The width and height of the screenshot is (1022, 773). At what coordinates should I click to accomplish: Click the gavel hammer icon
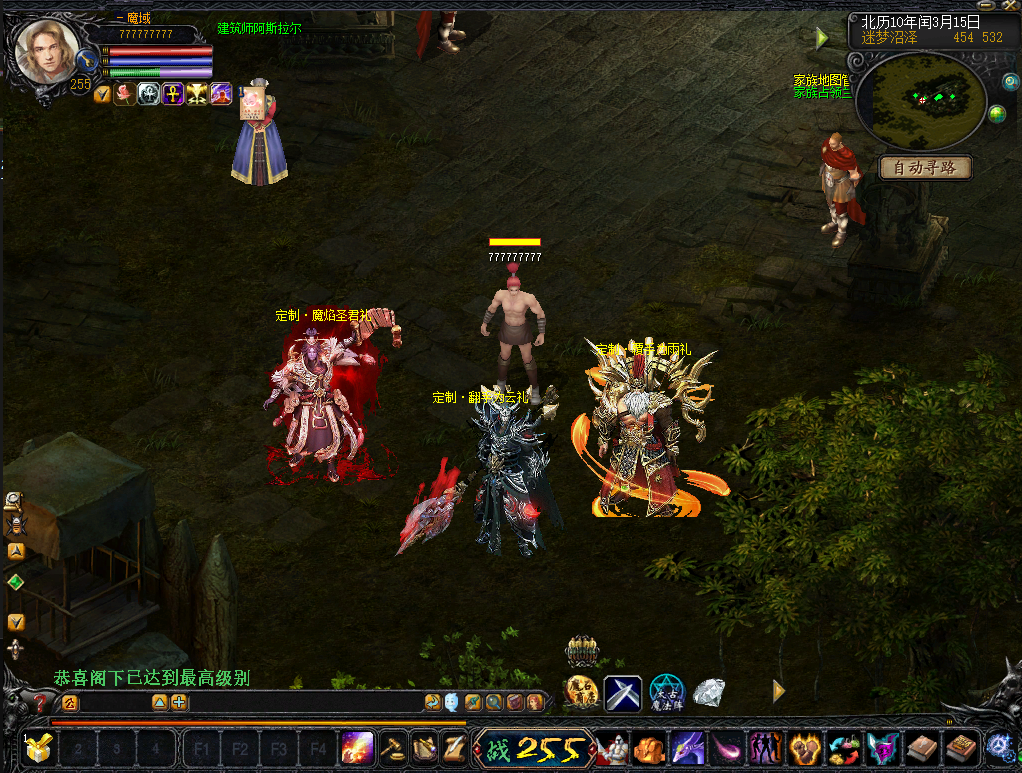click(391, 747)
